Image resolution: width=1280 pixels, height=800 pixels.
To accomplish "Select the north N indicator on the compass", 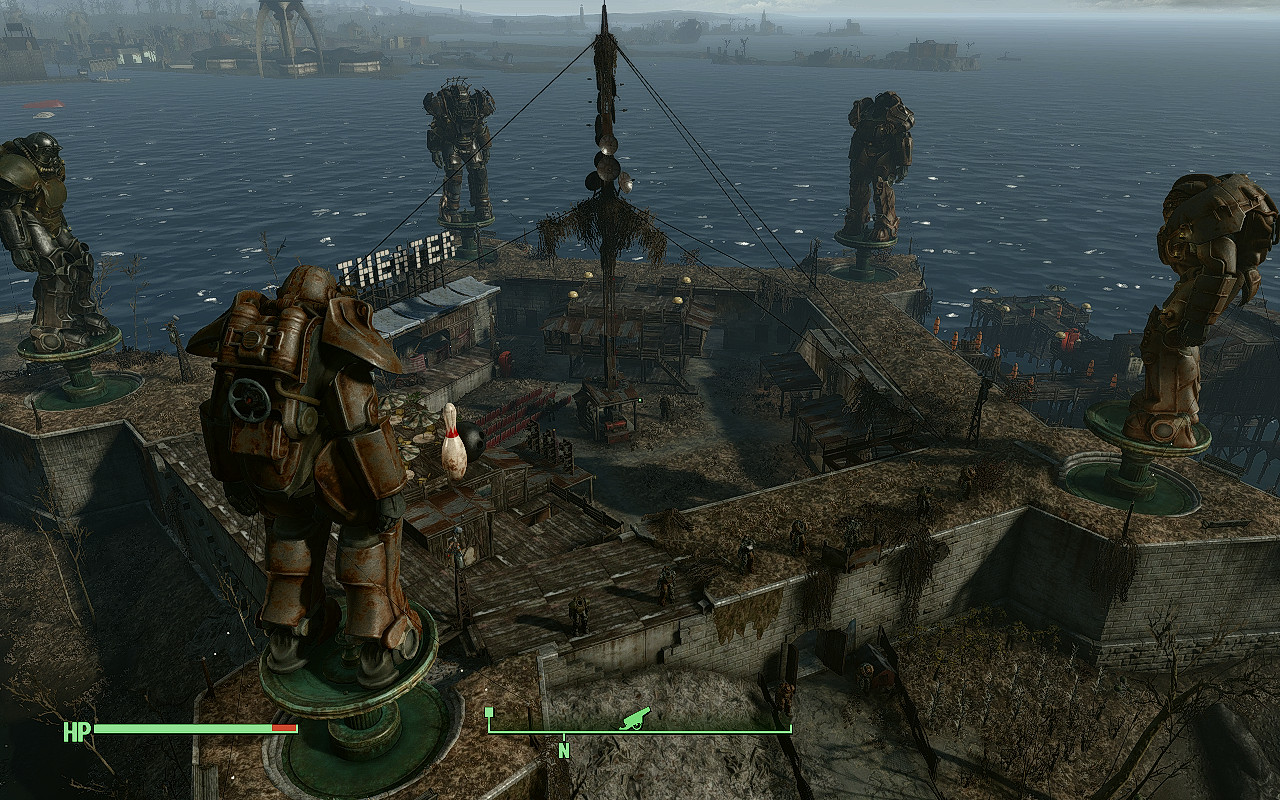I will [564, 750].
